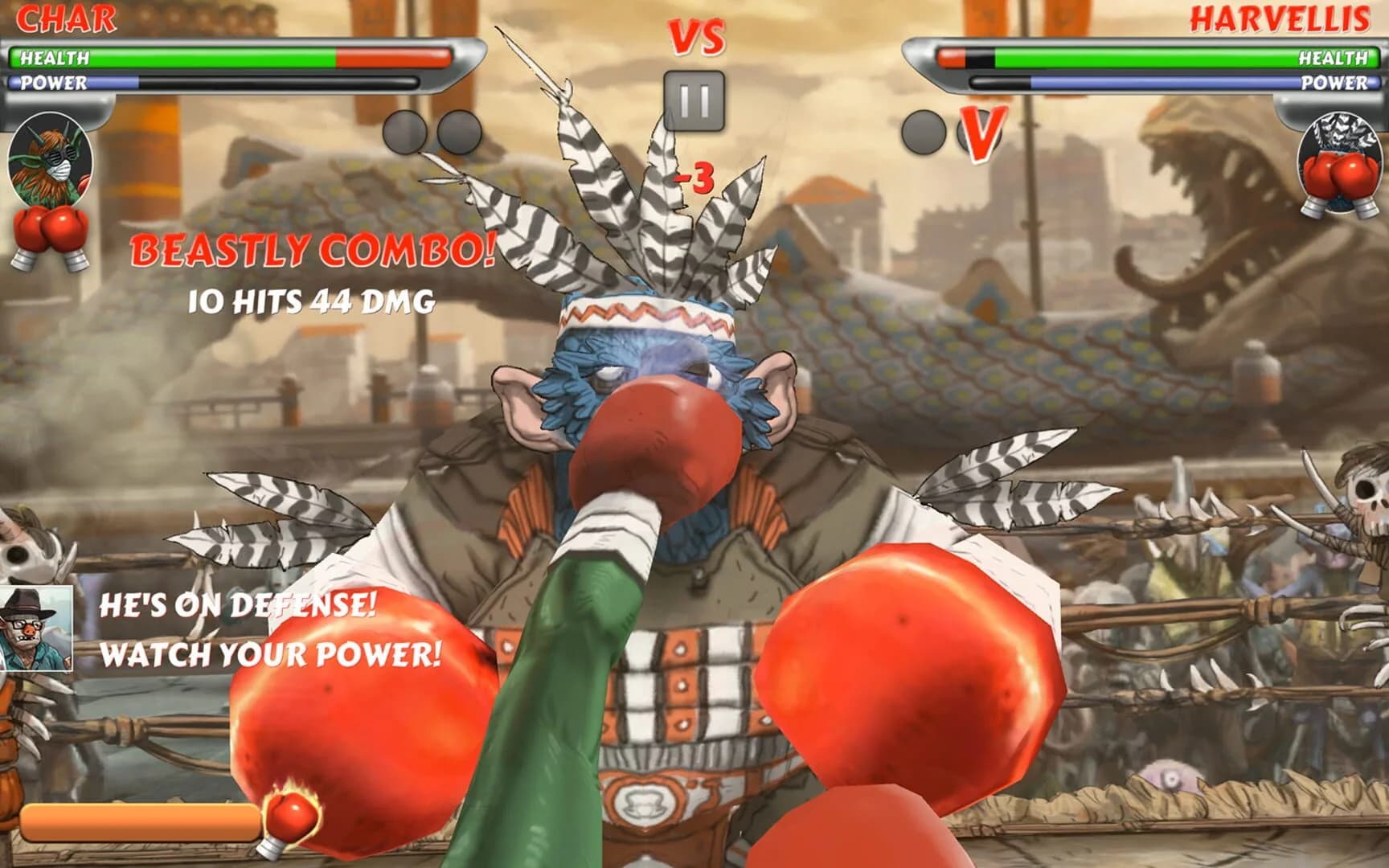Click the pause button at top center
This screenshot has width=1389, height=868.
coord(694,98)
